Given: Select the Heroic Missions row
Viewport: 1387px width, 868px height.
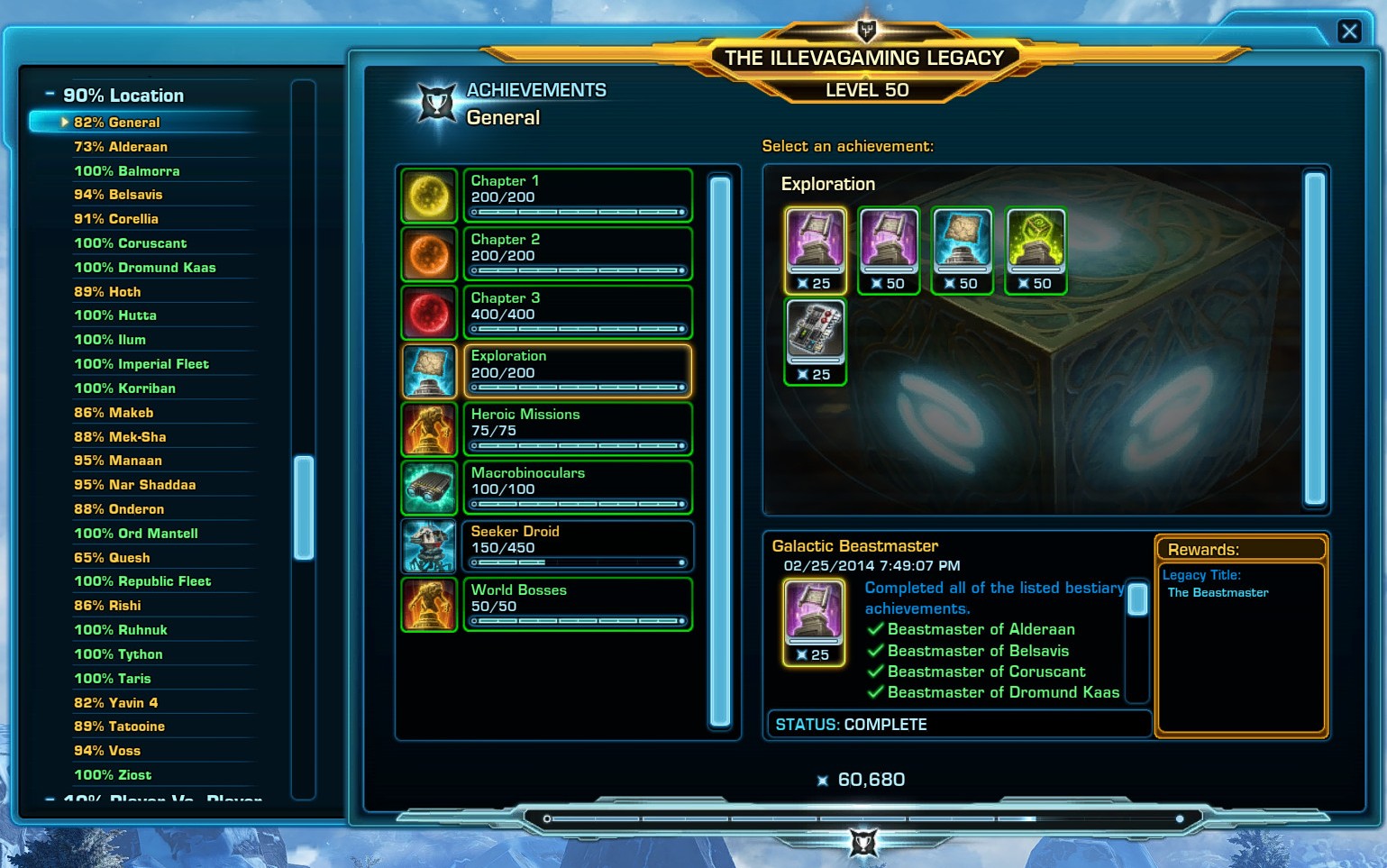Looking at the screenshot, I should (577, 428).
